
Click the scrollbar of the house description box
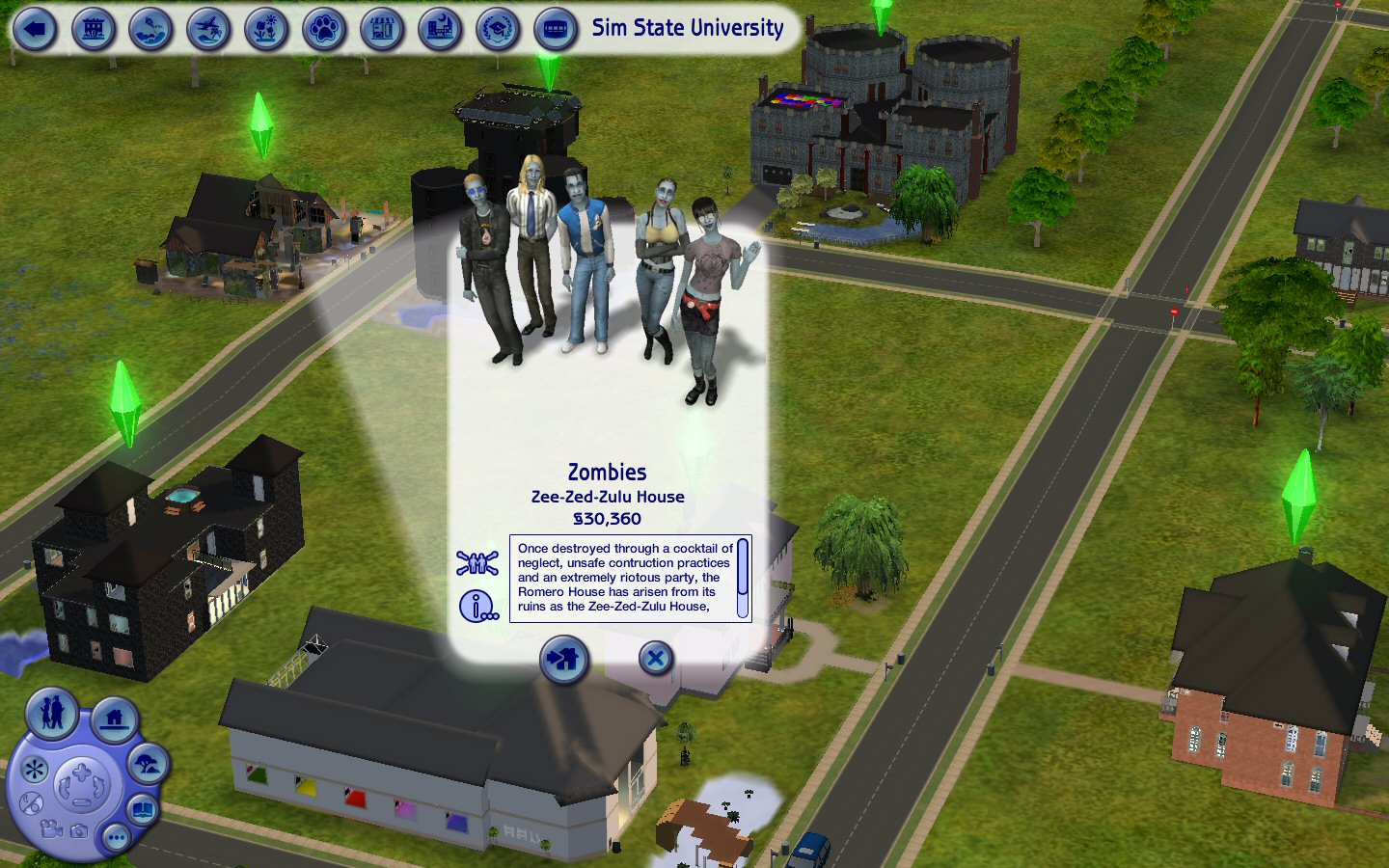[x=741, y=576]
